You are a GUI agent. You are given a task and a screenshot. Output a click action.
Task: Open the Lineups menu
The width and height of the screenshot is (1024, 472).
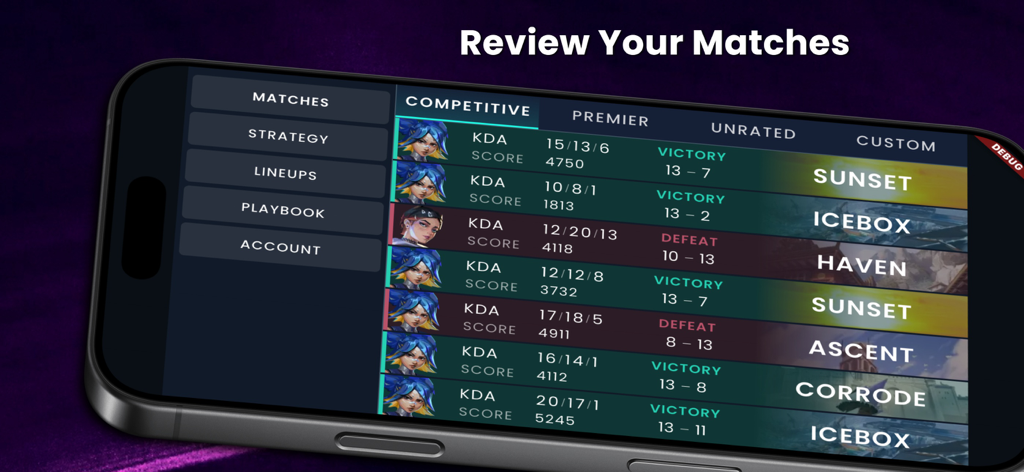(285, 174)
